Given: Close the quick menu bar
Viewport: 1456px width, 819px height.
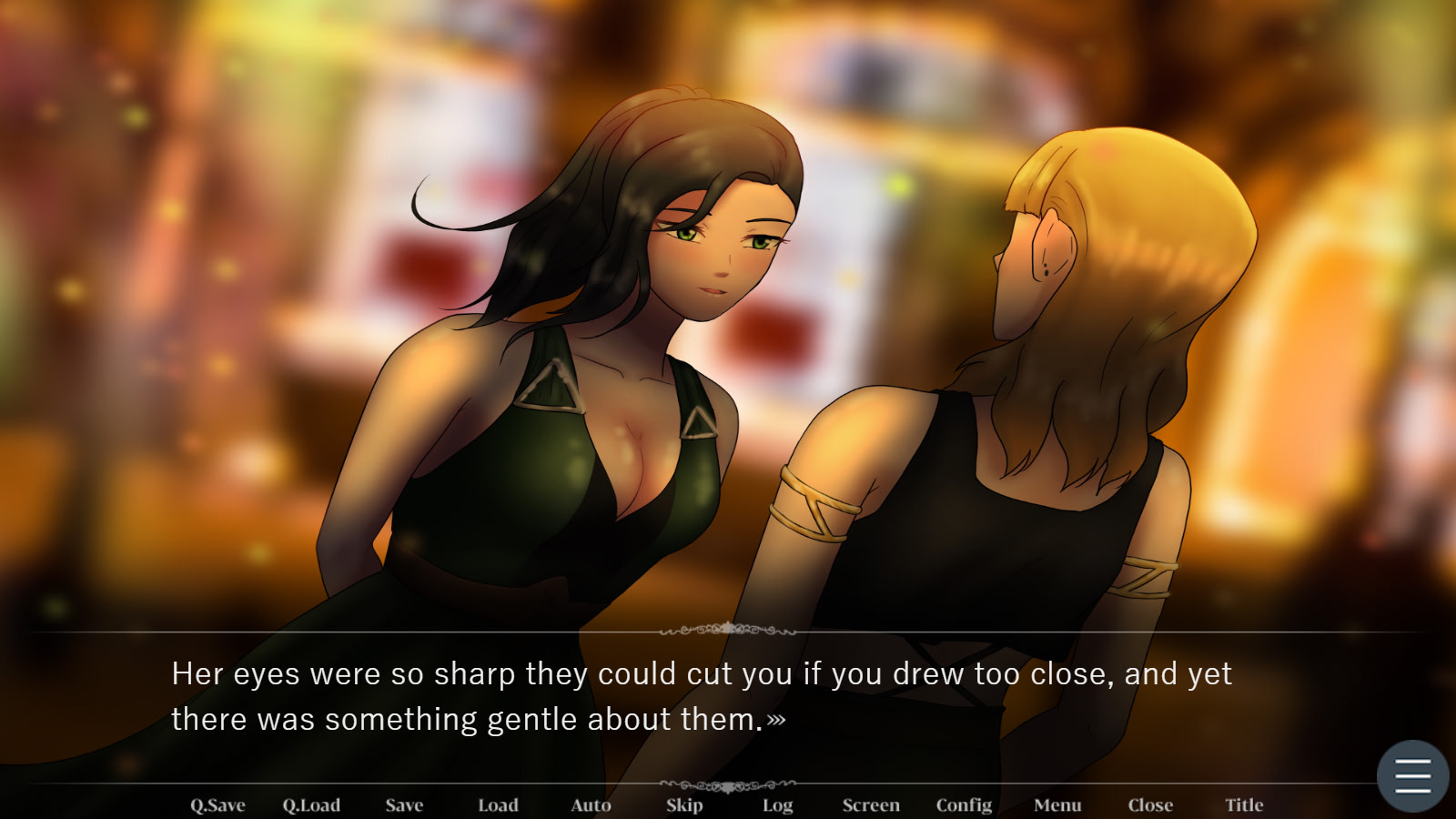Looking at the screenshot, I should click(1150, 804).
